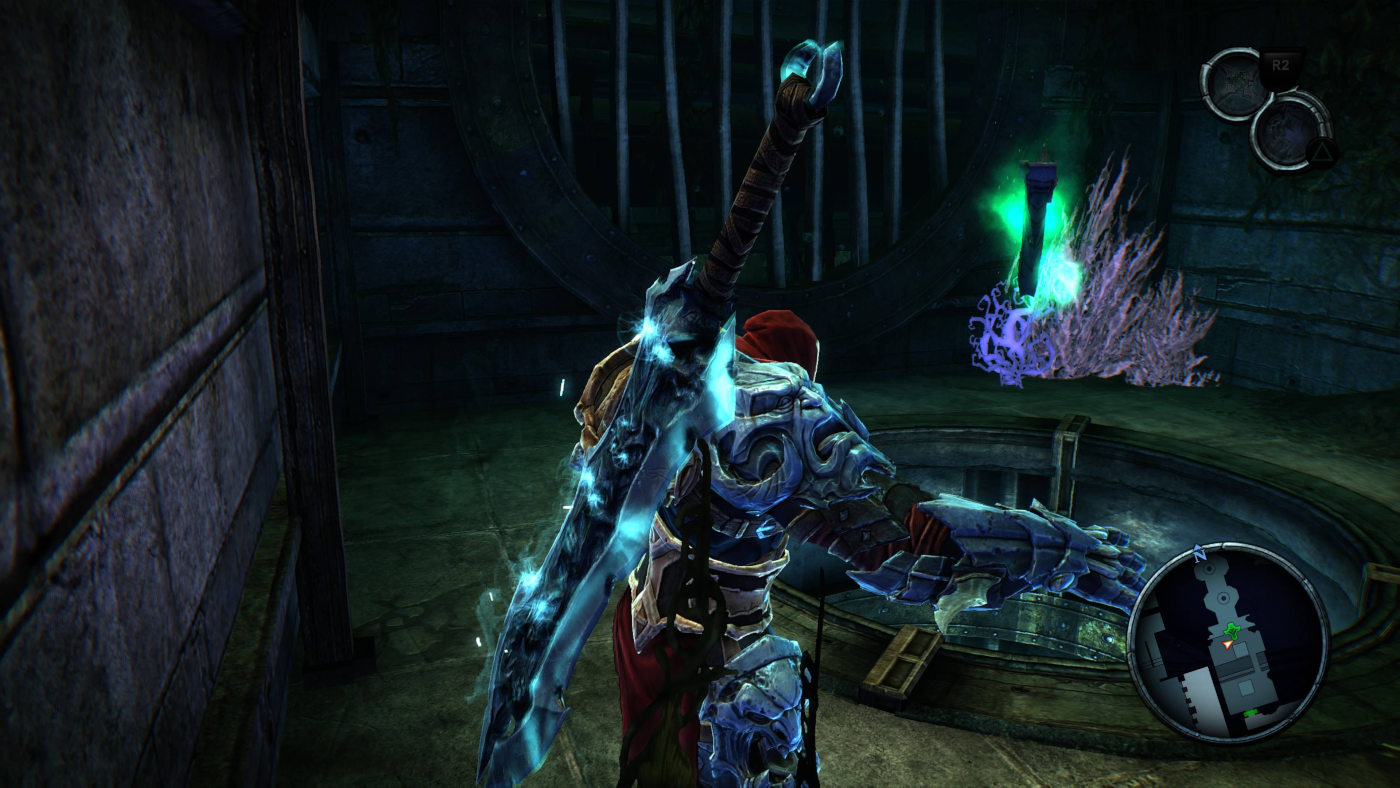Click the green marker on the minimap
The width and height of the screenshot is (1400, 788).
point(1233,630)
